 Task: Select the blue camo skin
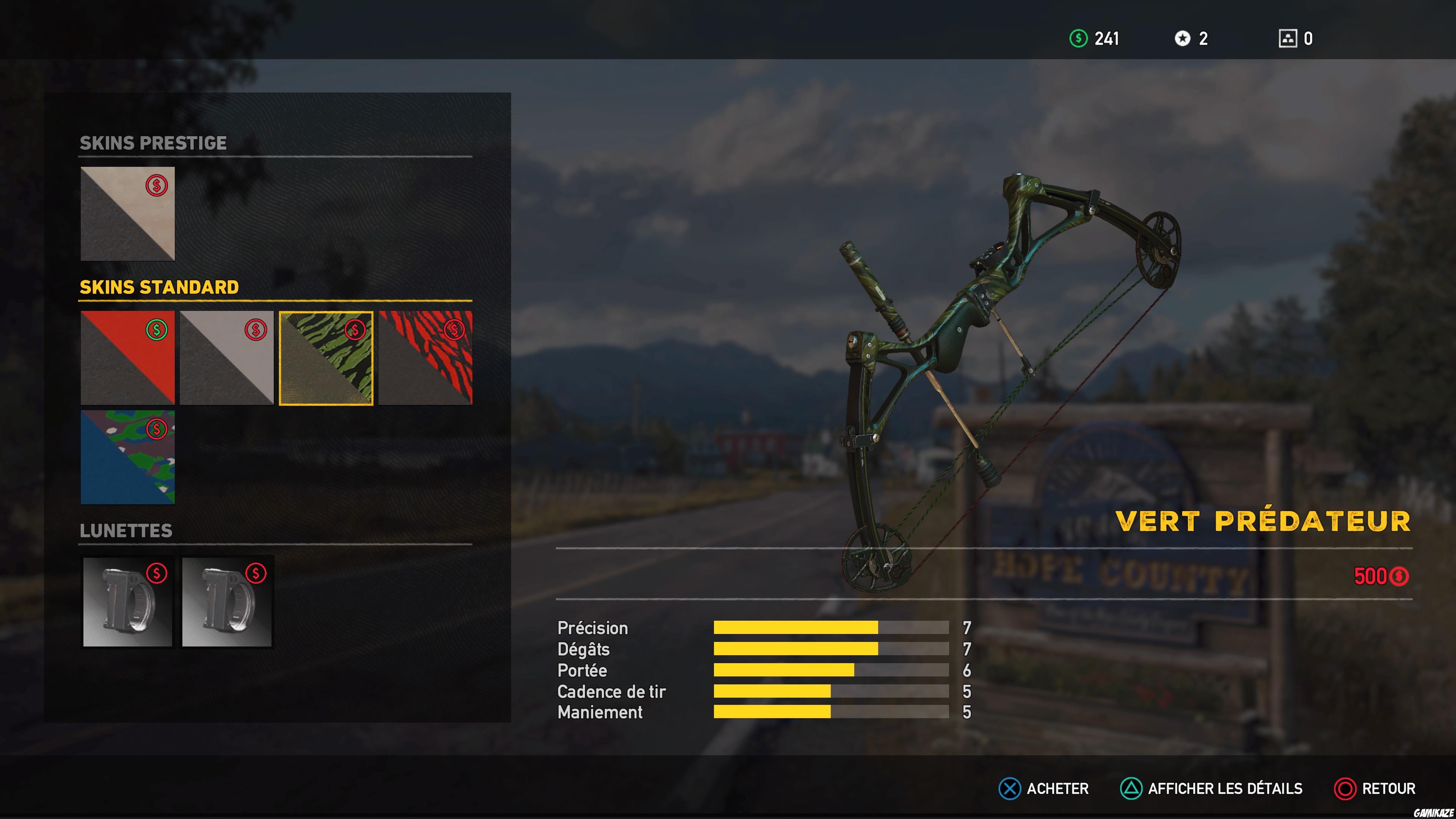(127, 457)
